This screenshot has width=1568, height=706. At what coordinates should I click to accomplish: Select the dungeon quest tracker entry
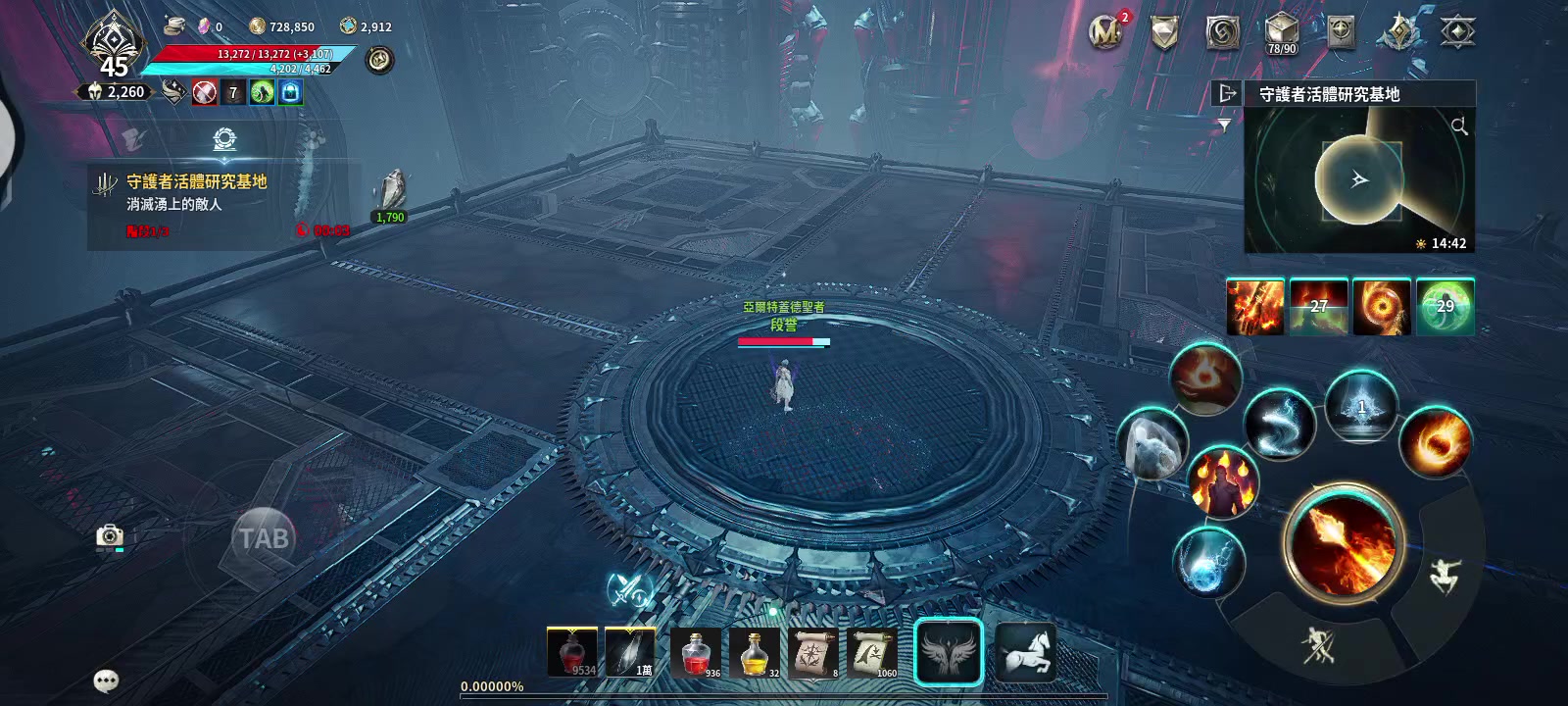196,192
